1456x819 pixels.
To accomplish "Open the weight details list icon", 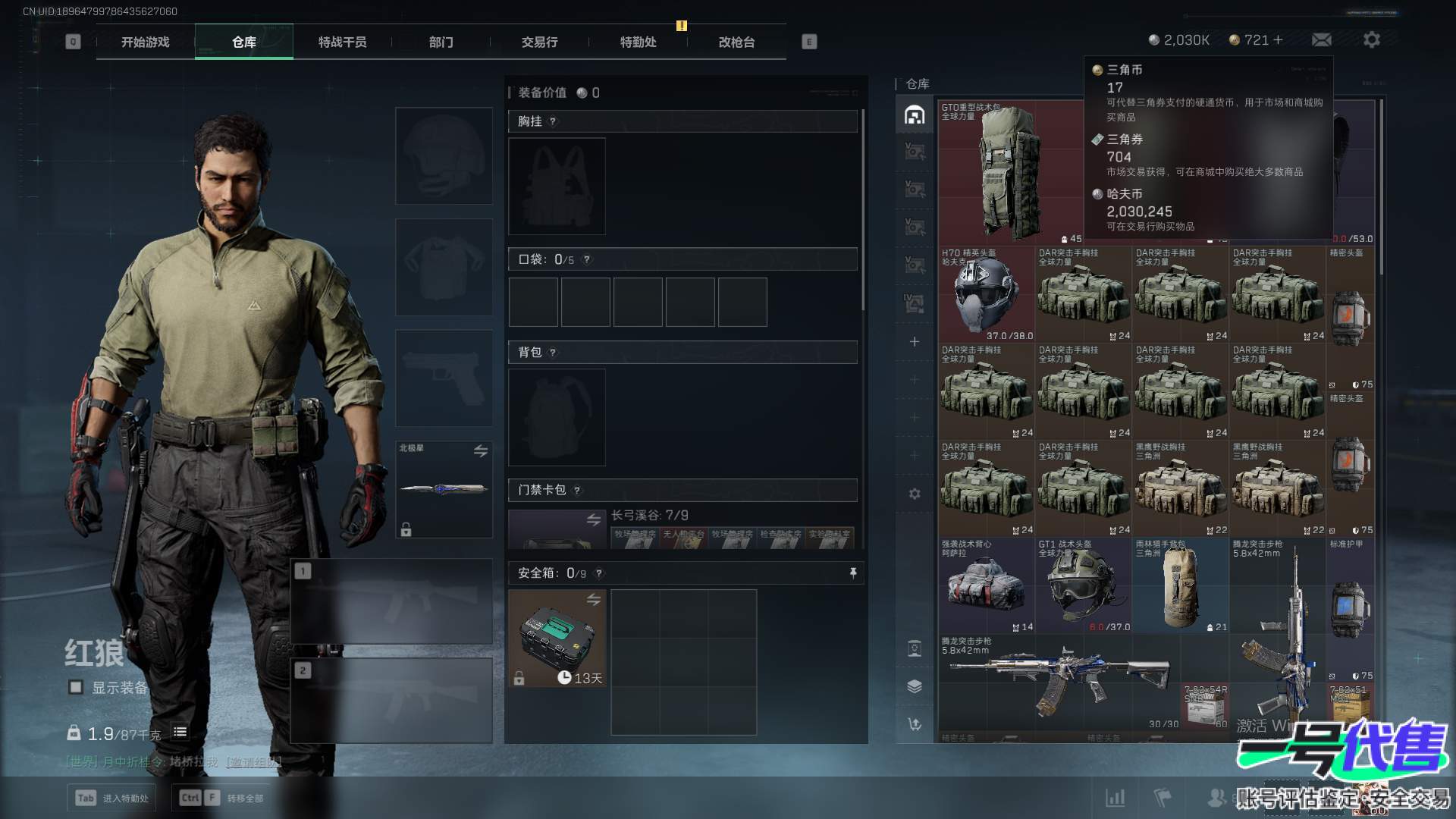I will point(180,732).
